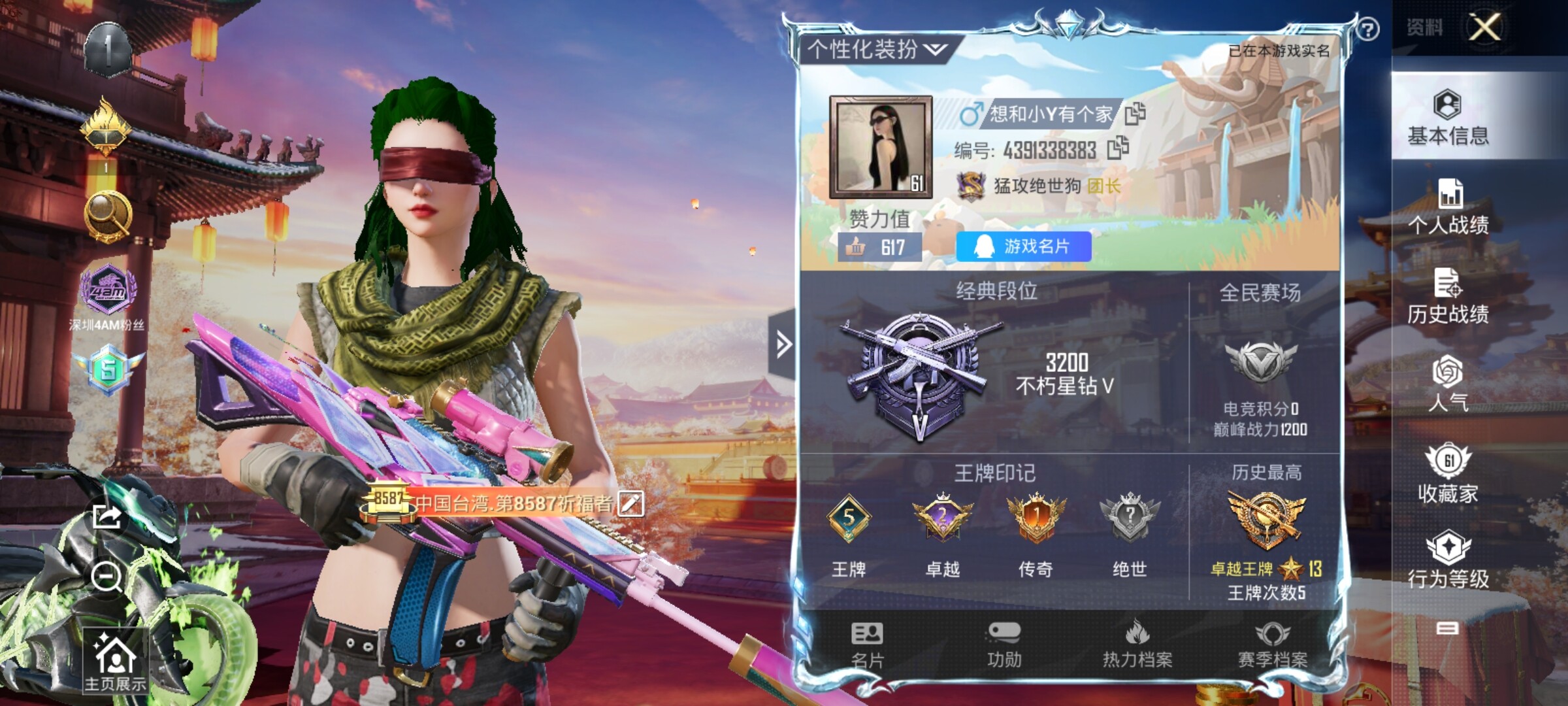
Task: Switch to 基本信息 tab
Action: [x=1448, y=118]
